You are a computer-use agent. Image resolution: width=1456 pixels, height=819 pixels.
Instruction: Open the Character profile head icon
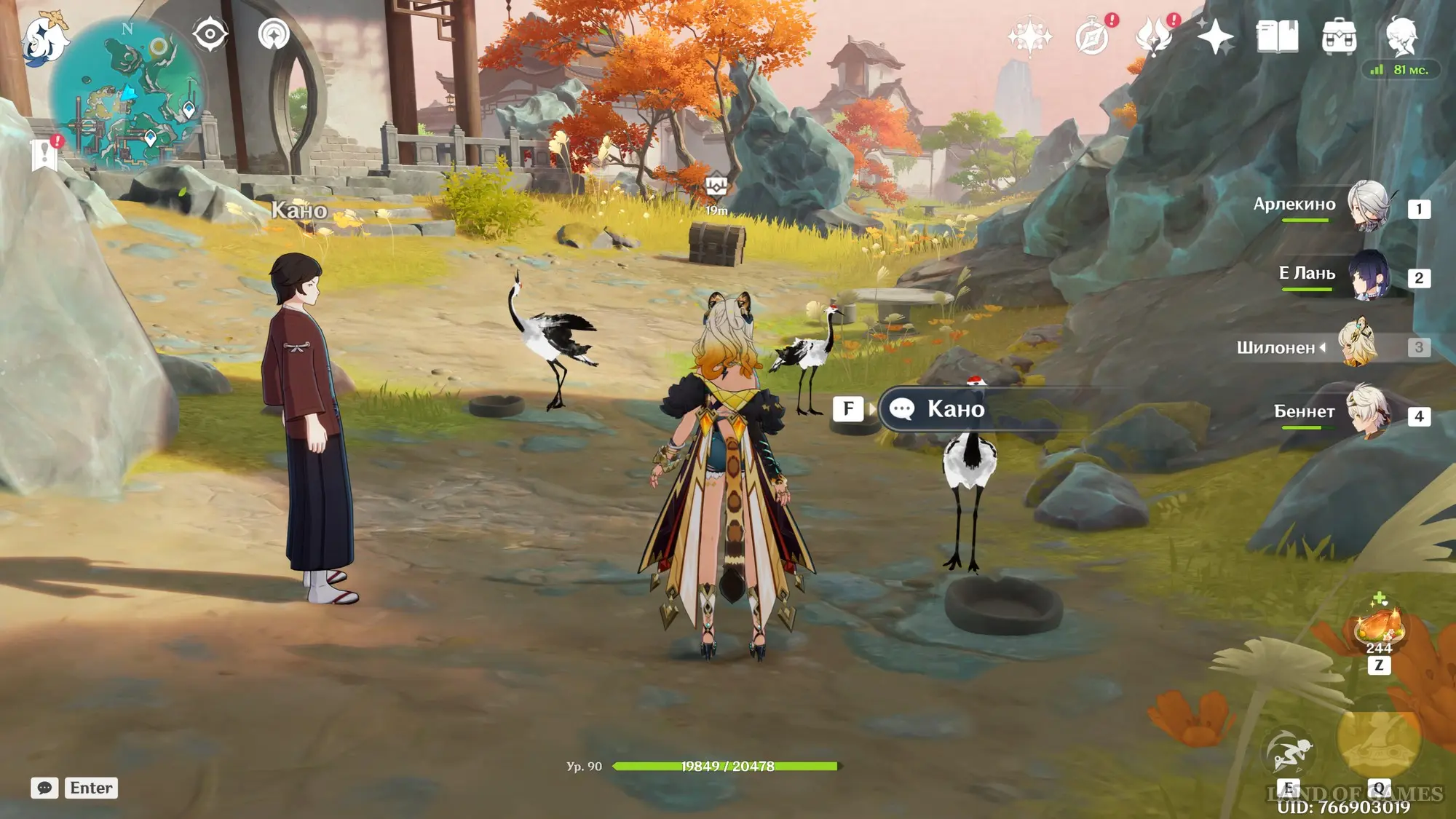(x=1401, y=36)
